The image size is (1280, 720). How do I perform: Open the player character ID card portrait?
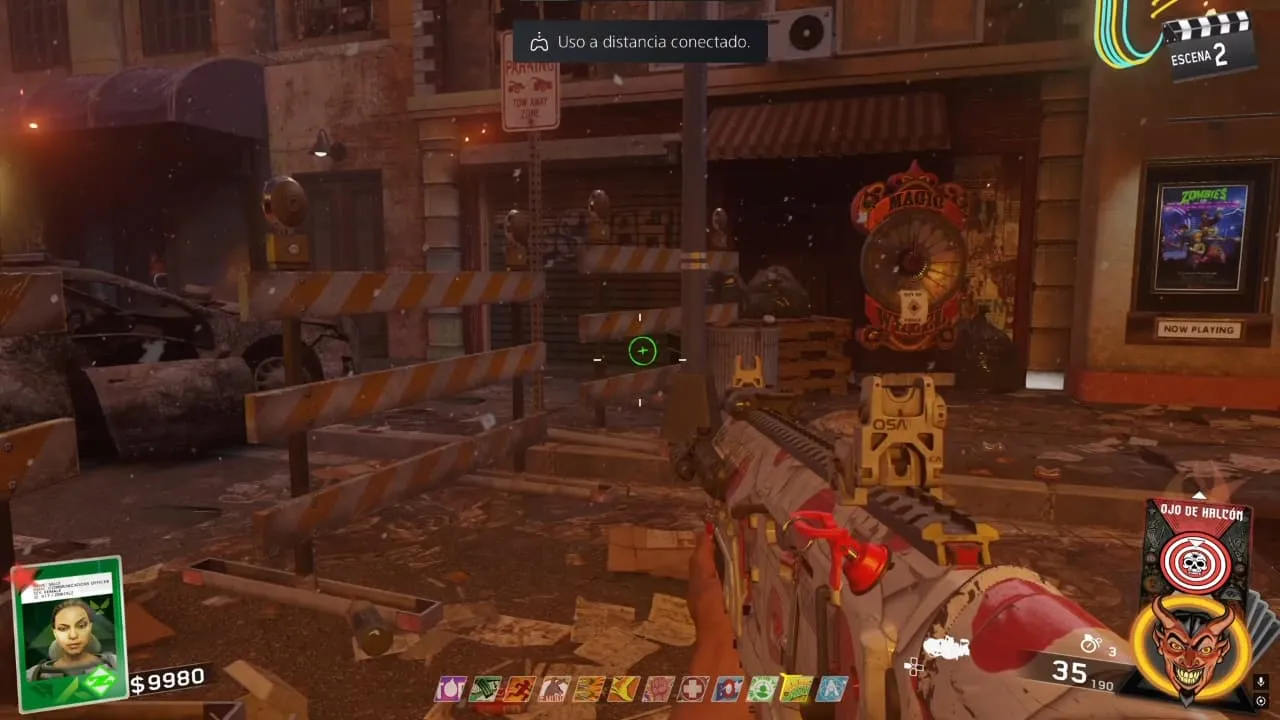[69, 631]
